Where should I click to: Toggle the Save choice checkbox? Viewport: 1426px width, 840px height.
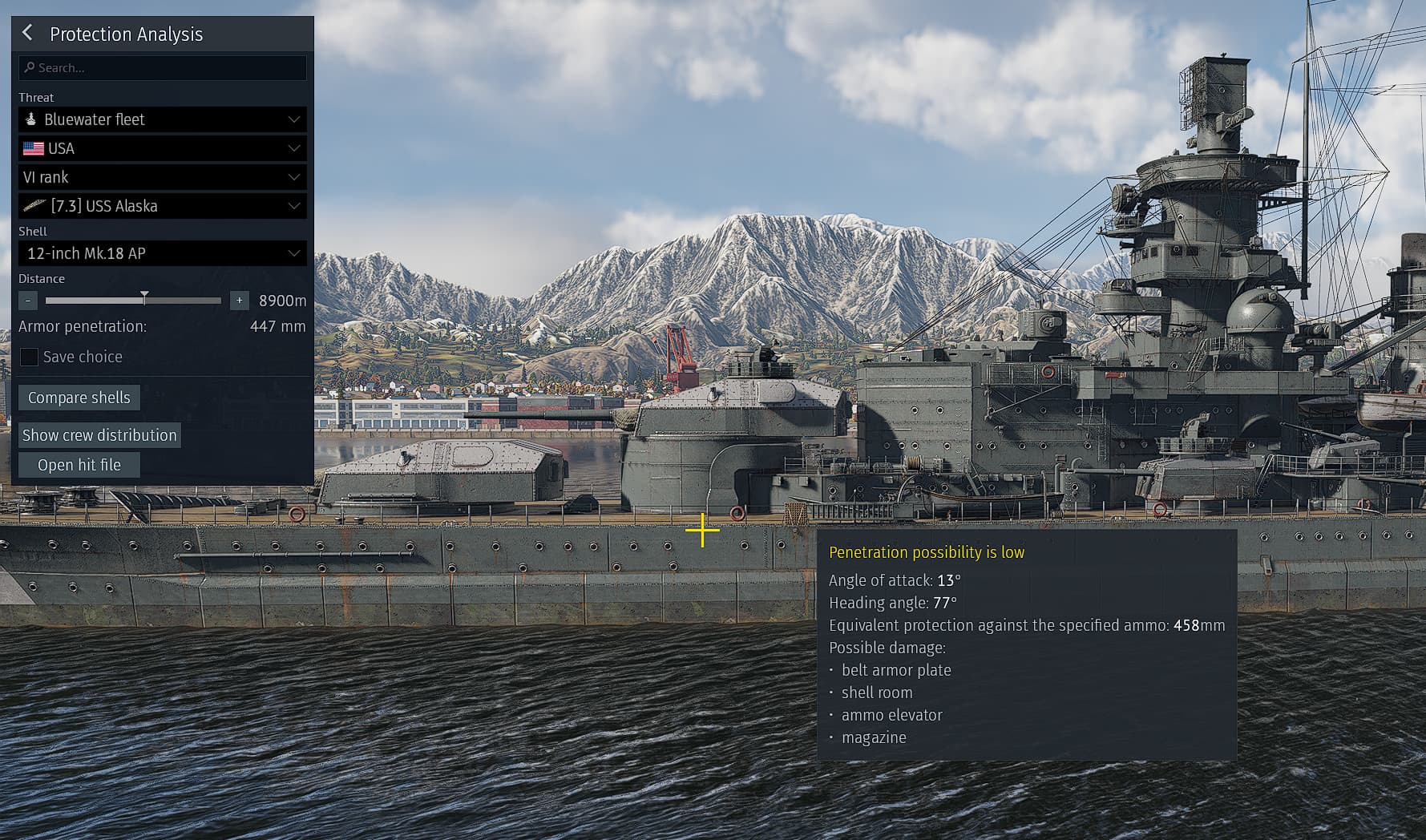[30, 357]
